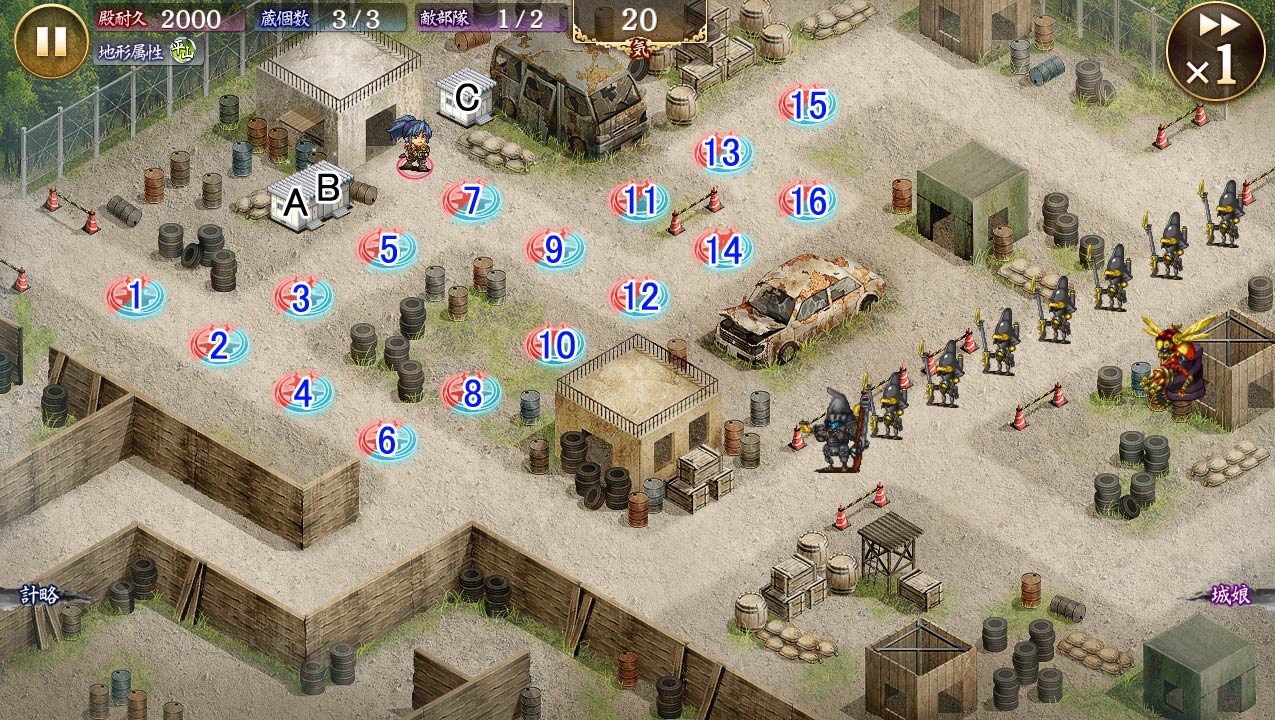
Task: Pause the battle with the pause button
Action: [x=51, y=41]
